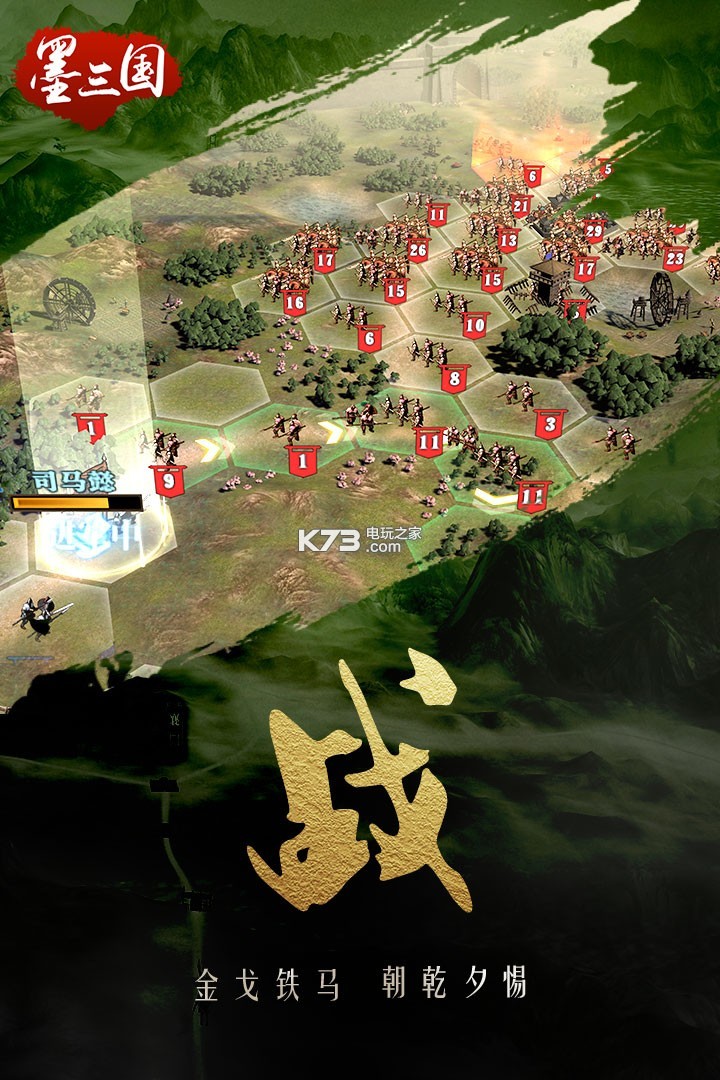Choose the unit flagged with number 10
Screen dimensions: 720x1080
click(474, 324)
